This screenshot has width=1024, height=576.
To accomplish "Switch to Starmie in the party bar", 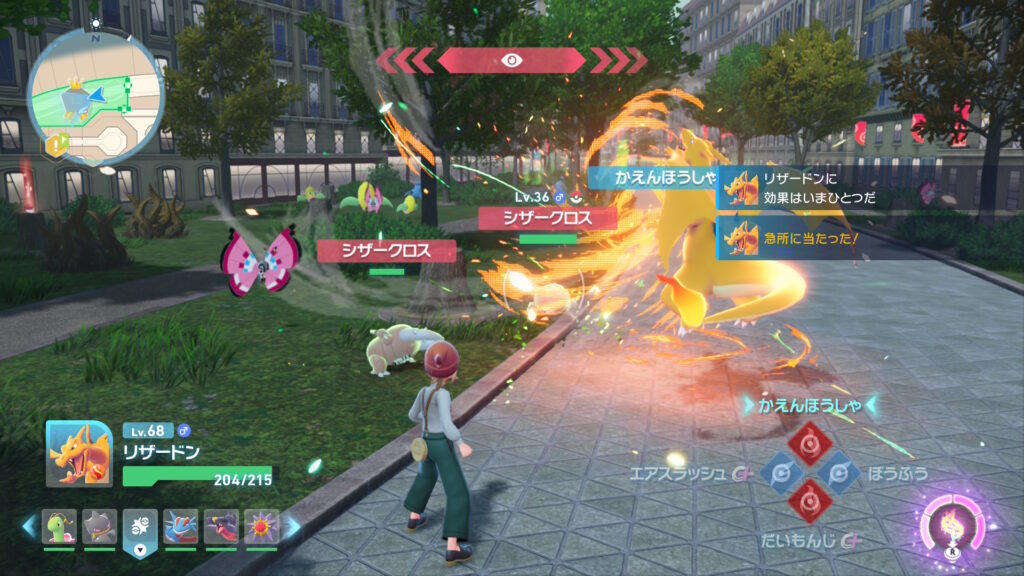I will click(x=262, y=527).
